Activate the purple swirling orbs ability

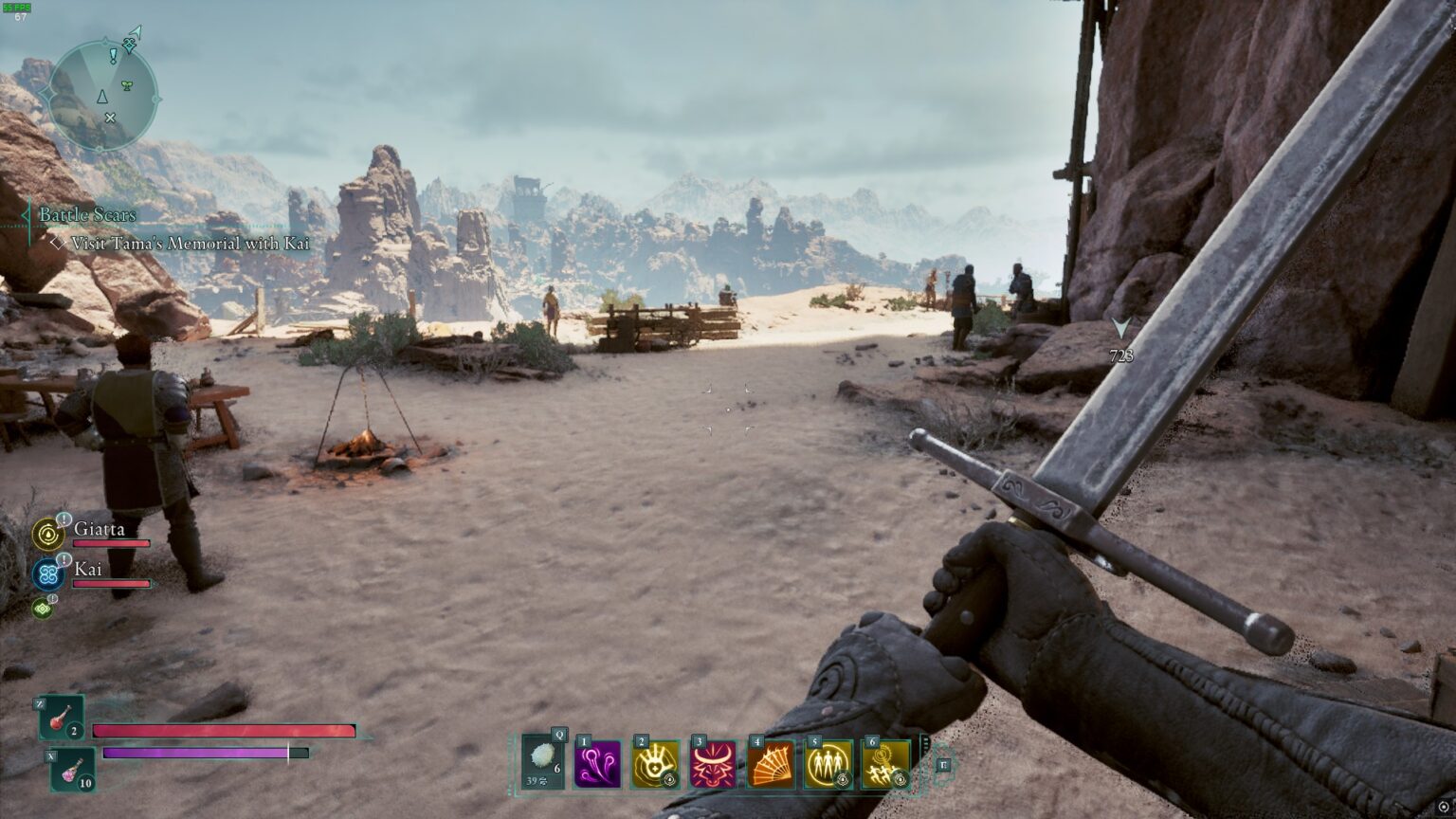(x=598, y=764)
